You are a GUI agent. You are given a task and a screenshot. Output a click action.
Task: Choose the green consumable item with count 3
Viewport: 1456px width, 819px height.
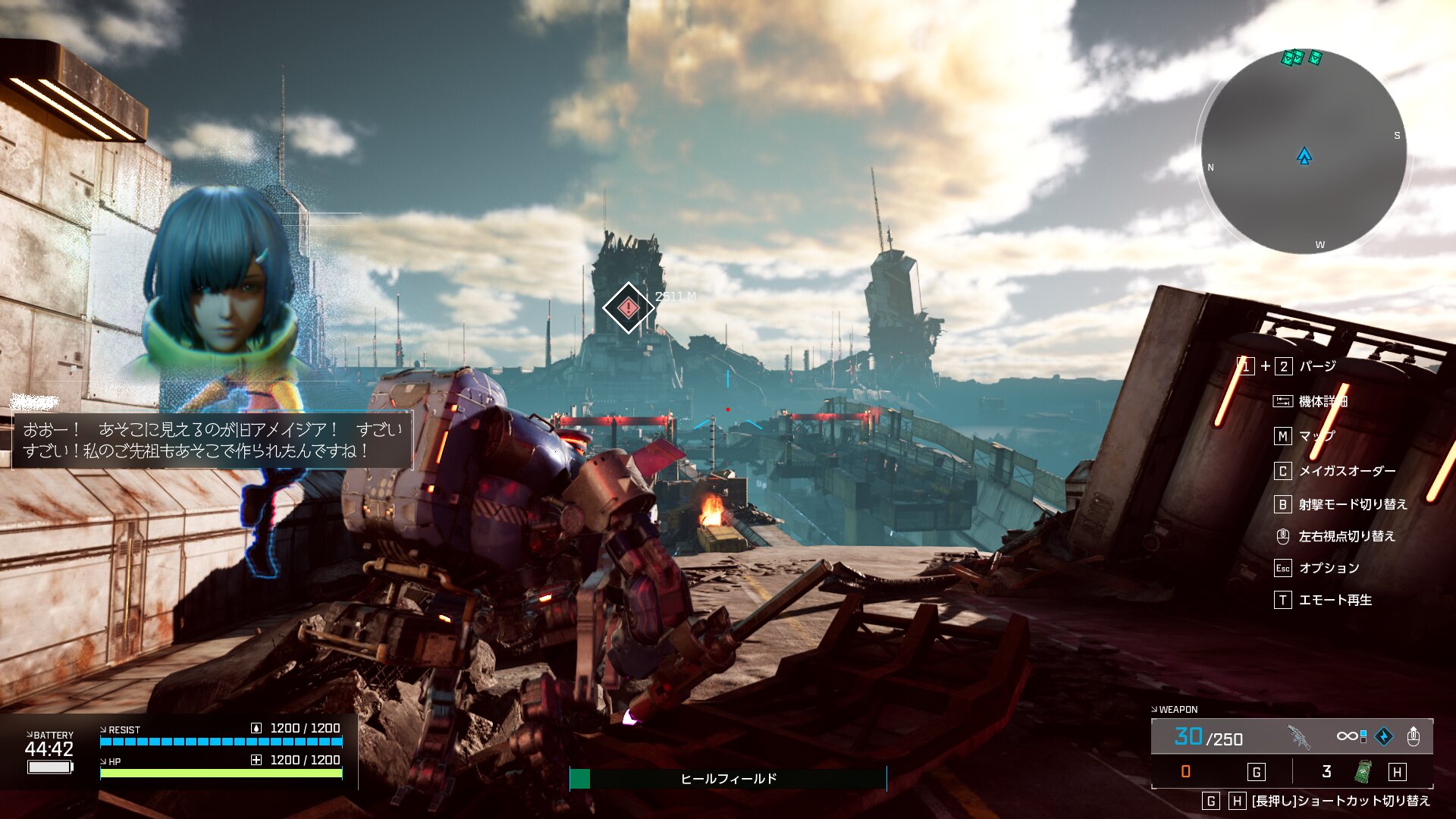click(x=1363, y=771)
